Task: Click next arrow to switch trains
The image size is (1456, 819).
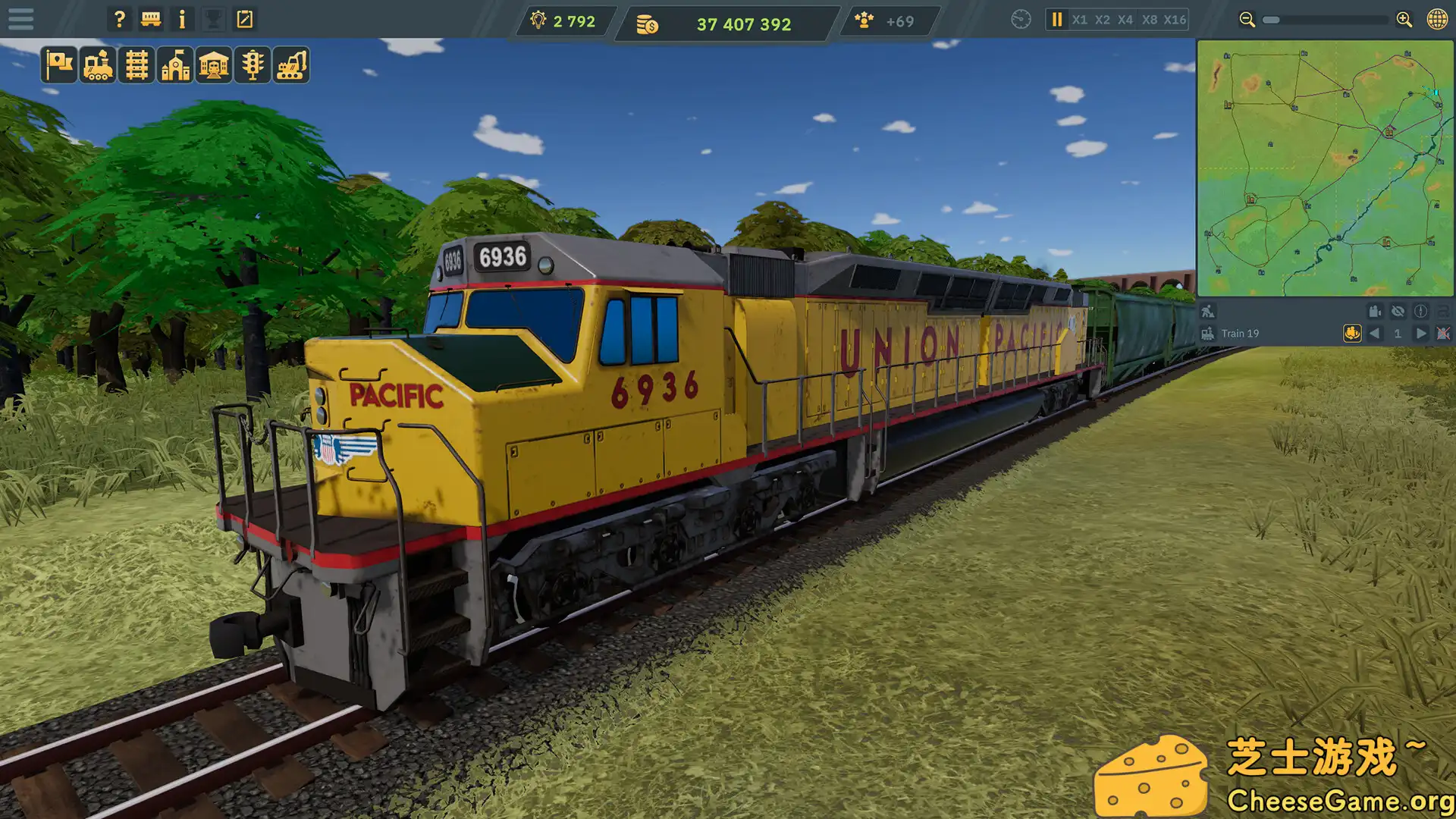Action: [1421, 334]
